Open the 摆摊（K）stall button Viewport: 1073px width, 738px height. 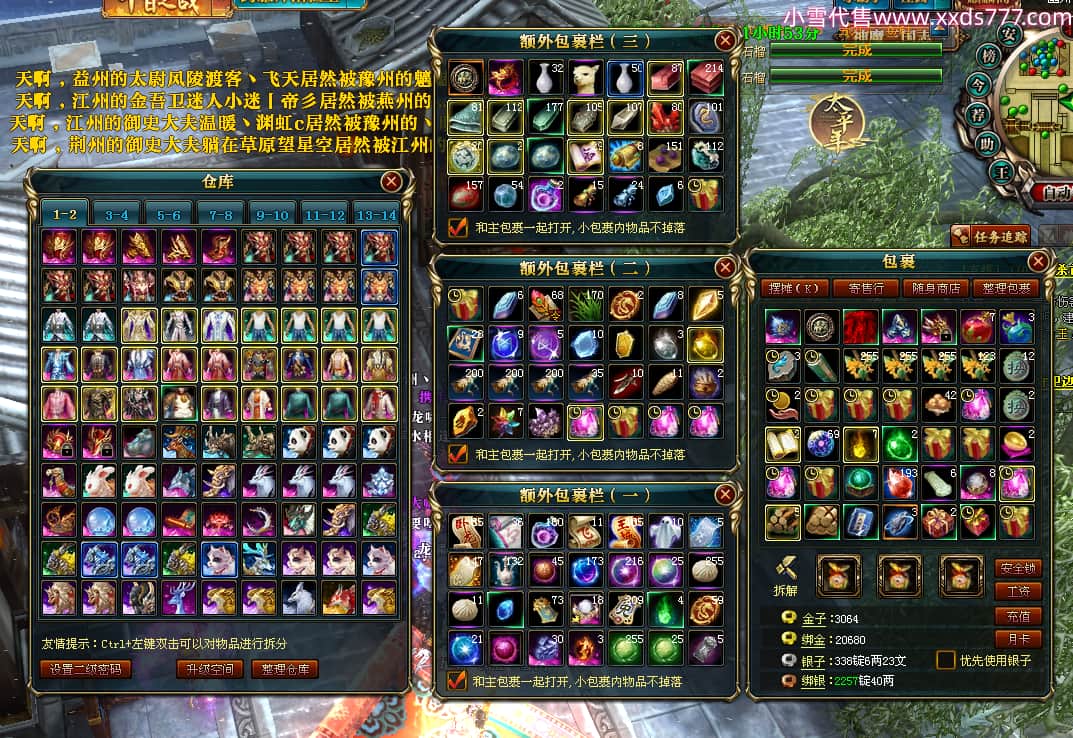click(x=795, y=288)
